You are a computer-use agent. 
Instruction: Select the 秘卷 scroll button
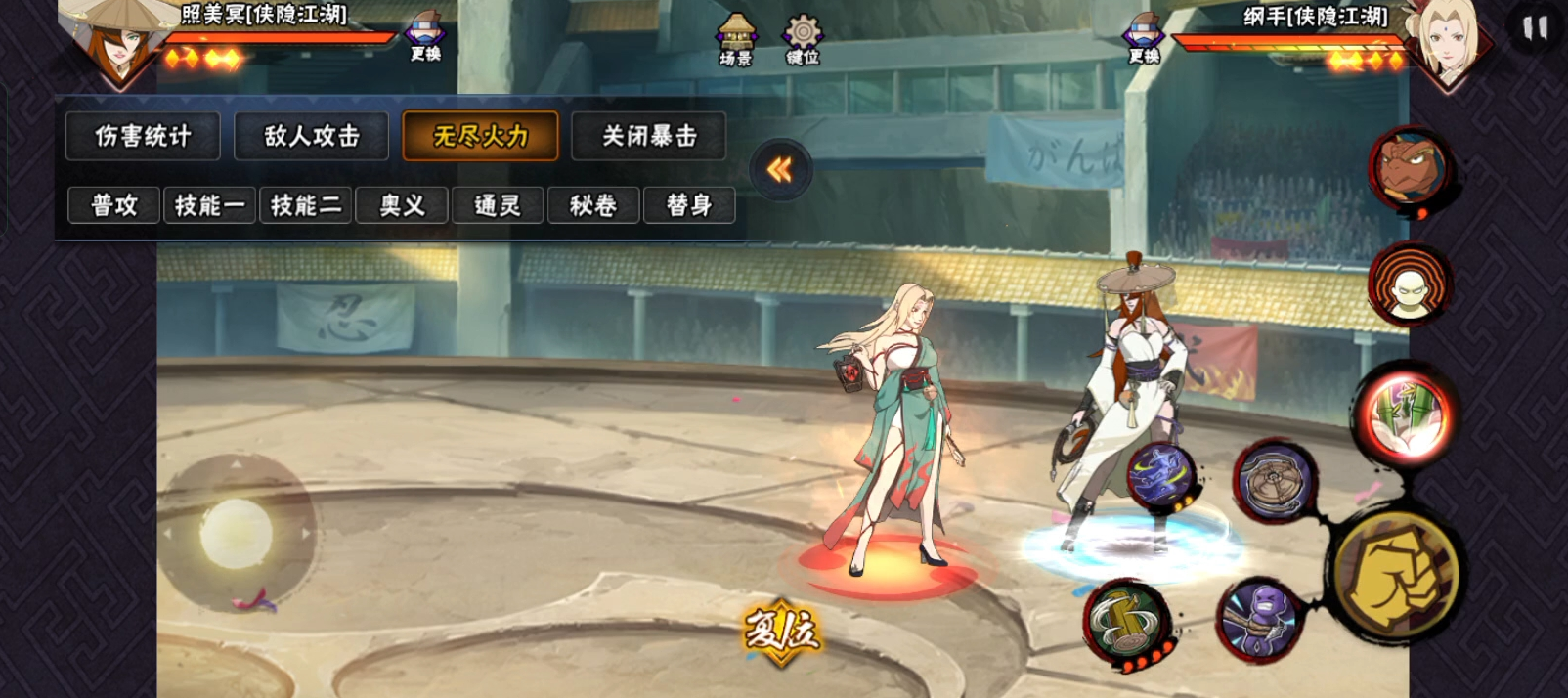click(592, 205)
